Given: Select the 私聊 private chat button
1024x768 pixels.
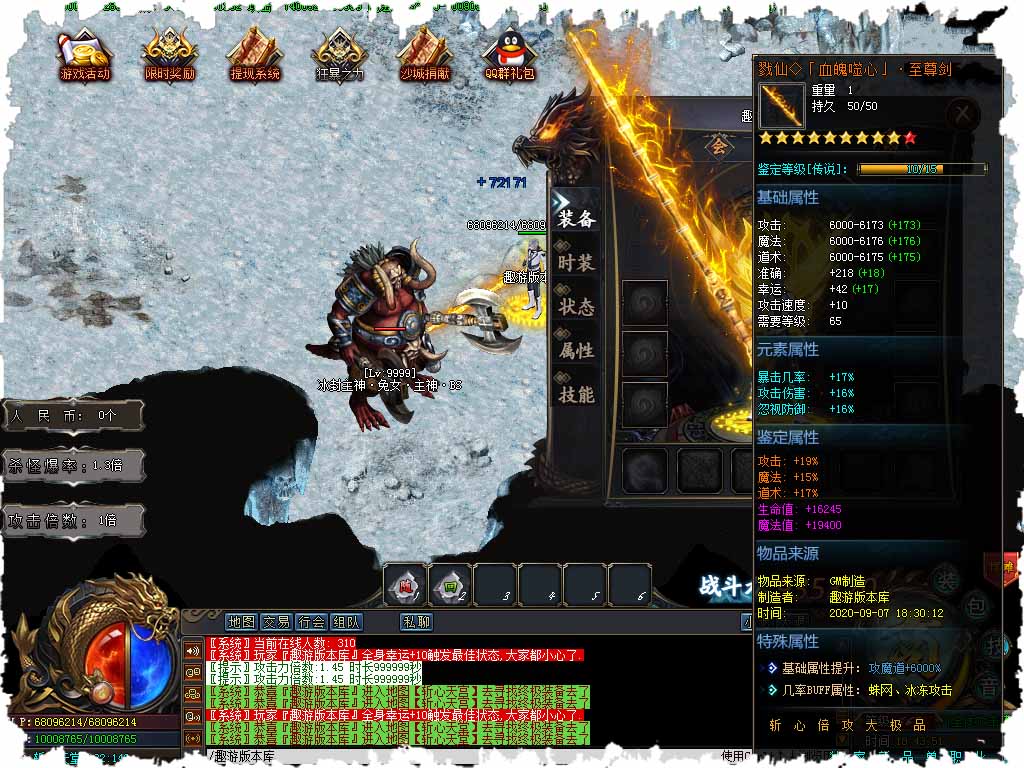Looking at the screenshot, I should click(416, 622).
